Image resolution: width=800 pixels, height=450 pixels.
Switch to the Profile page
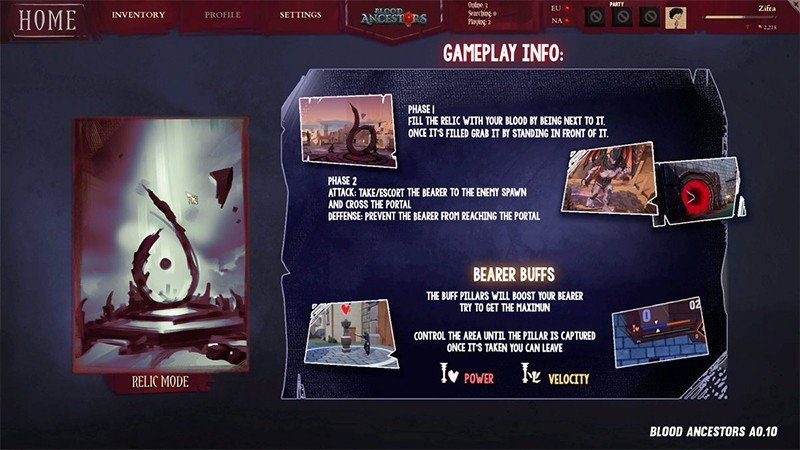click(x=222, y=15)
